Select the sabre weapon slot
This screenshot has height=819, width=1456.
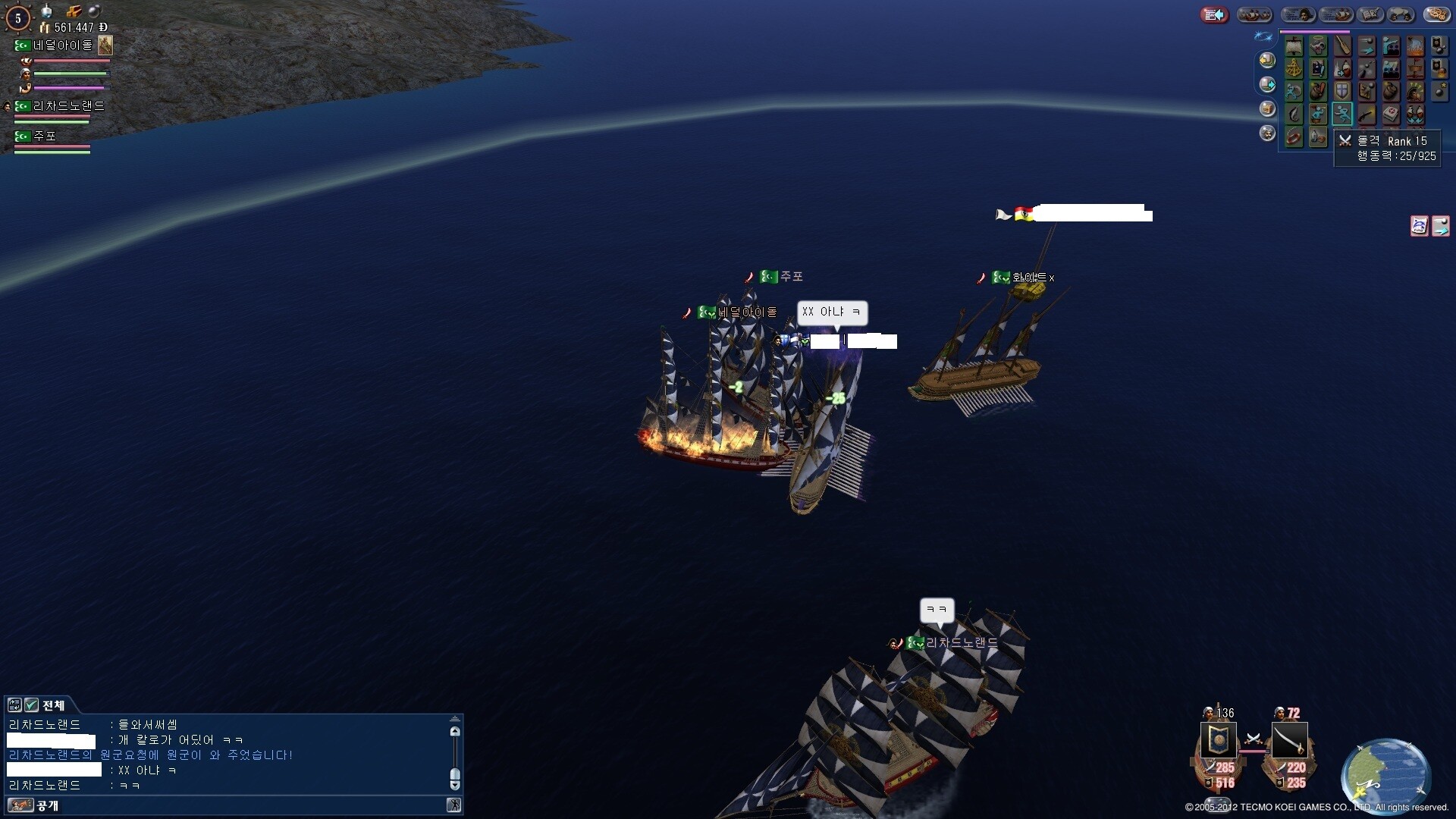(x=1289, y=741)
